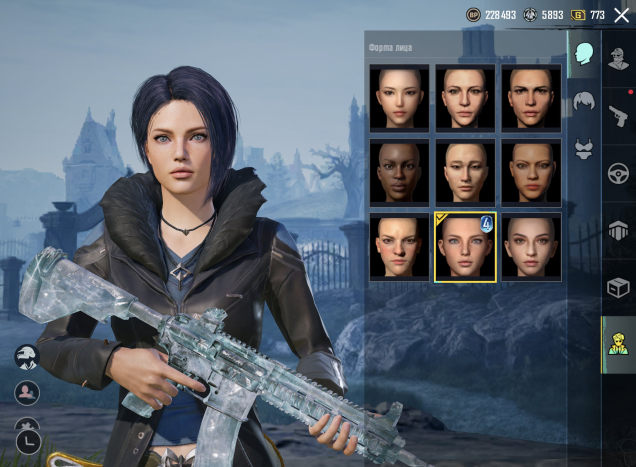This screenshot has width=636, height=467.
Task: Click the pink person silhouette round icon
Action: [x=28, y=393]
